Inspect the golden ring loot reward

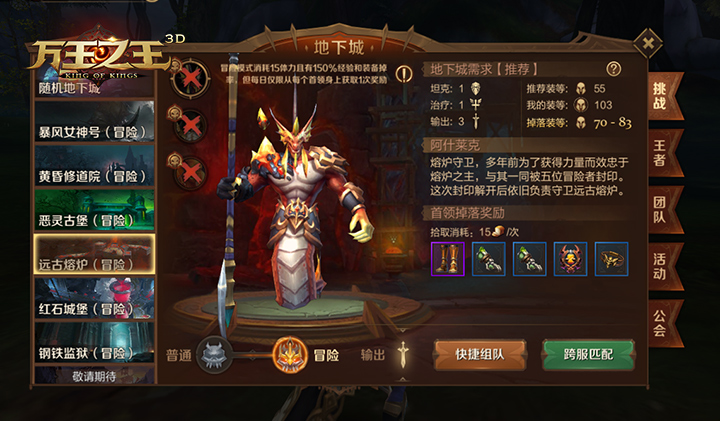(x=611, y=259)
